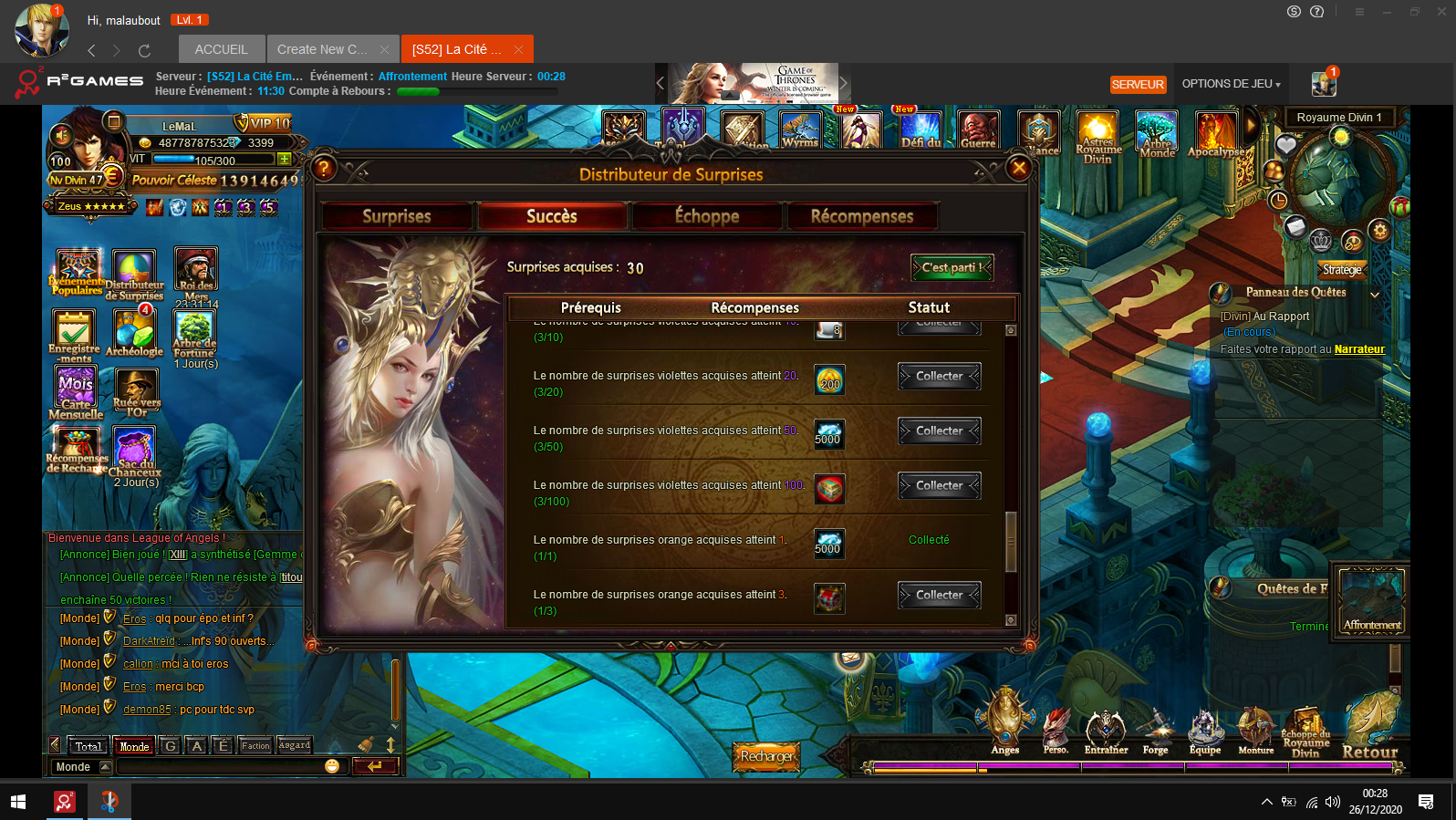1456x820 pixels.
Task: Open the Monture menu icon
Action: (1255, 730)
